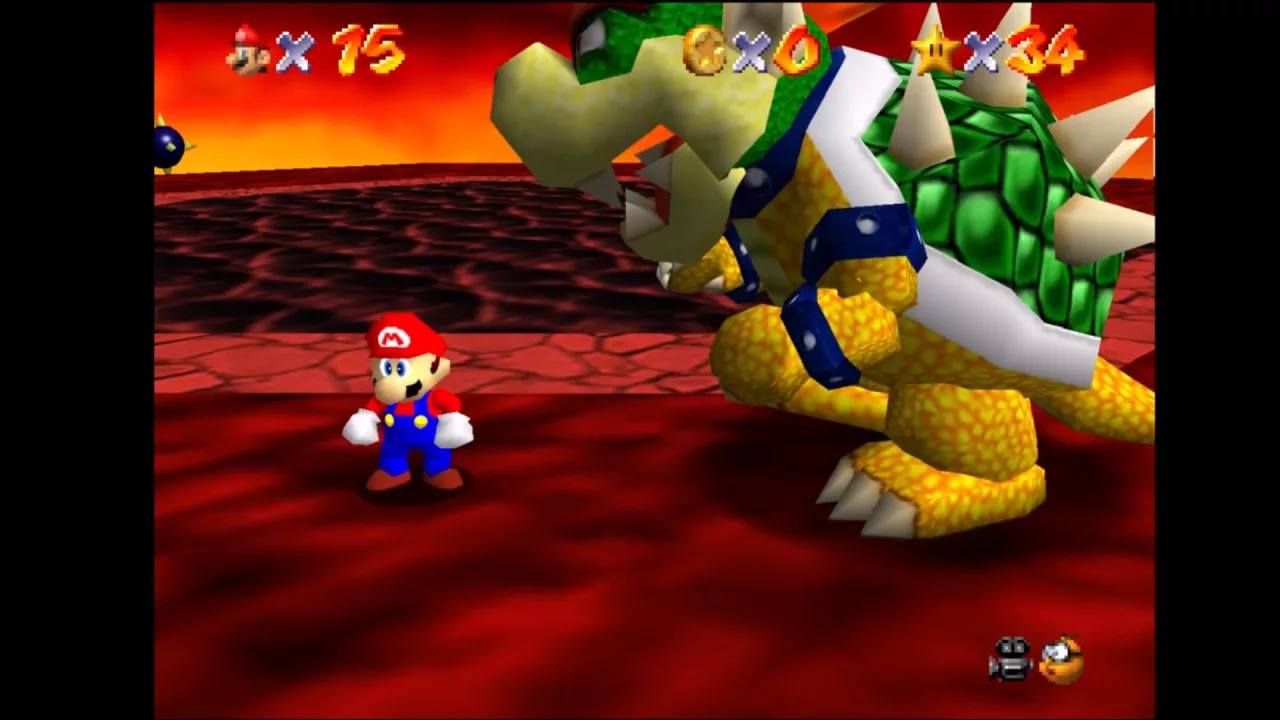This screenshot has width=1280, height=720.
Task: Click the Mario head lives icon
Action: [x=248, y=50]
